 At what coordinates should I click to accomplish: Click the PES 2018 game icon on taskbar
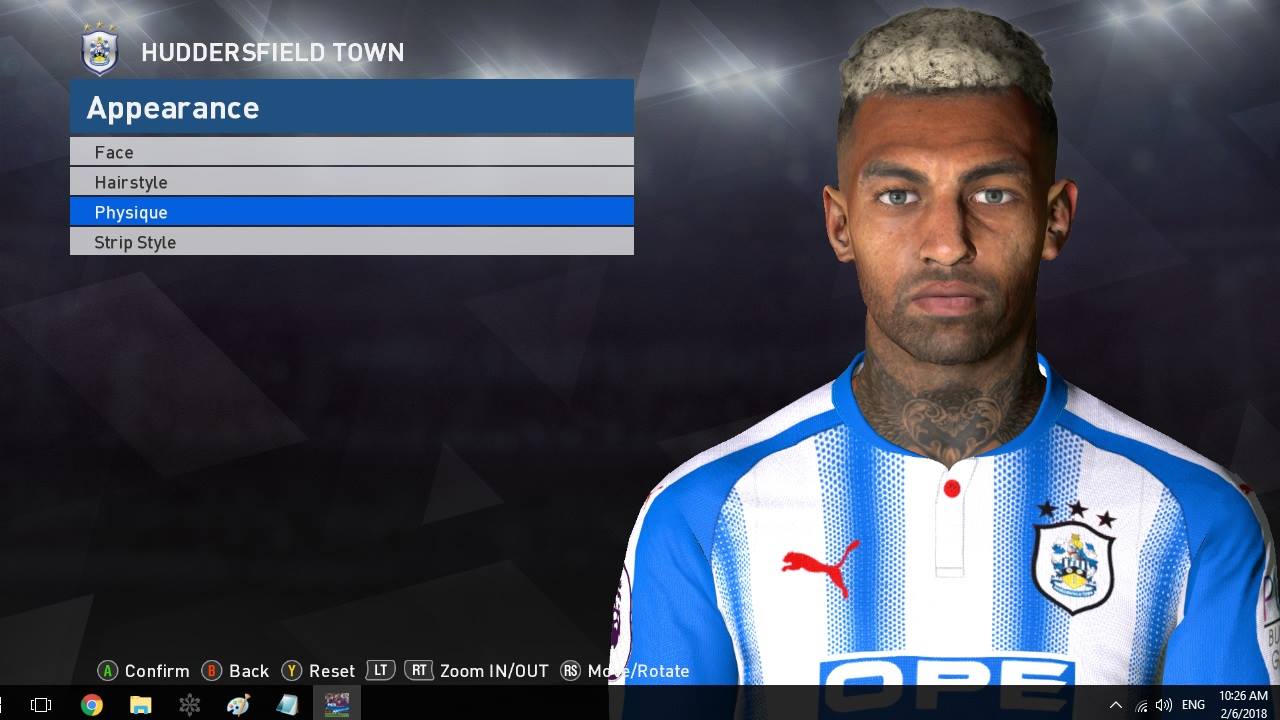click(x=337, y=703)
